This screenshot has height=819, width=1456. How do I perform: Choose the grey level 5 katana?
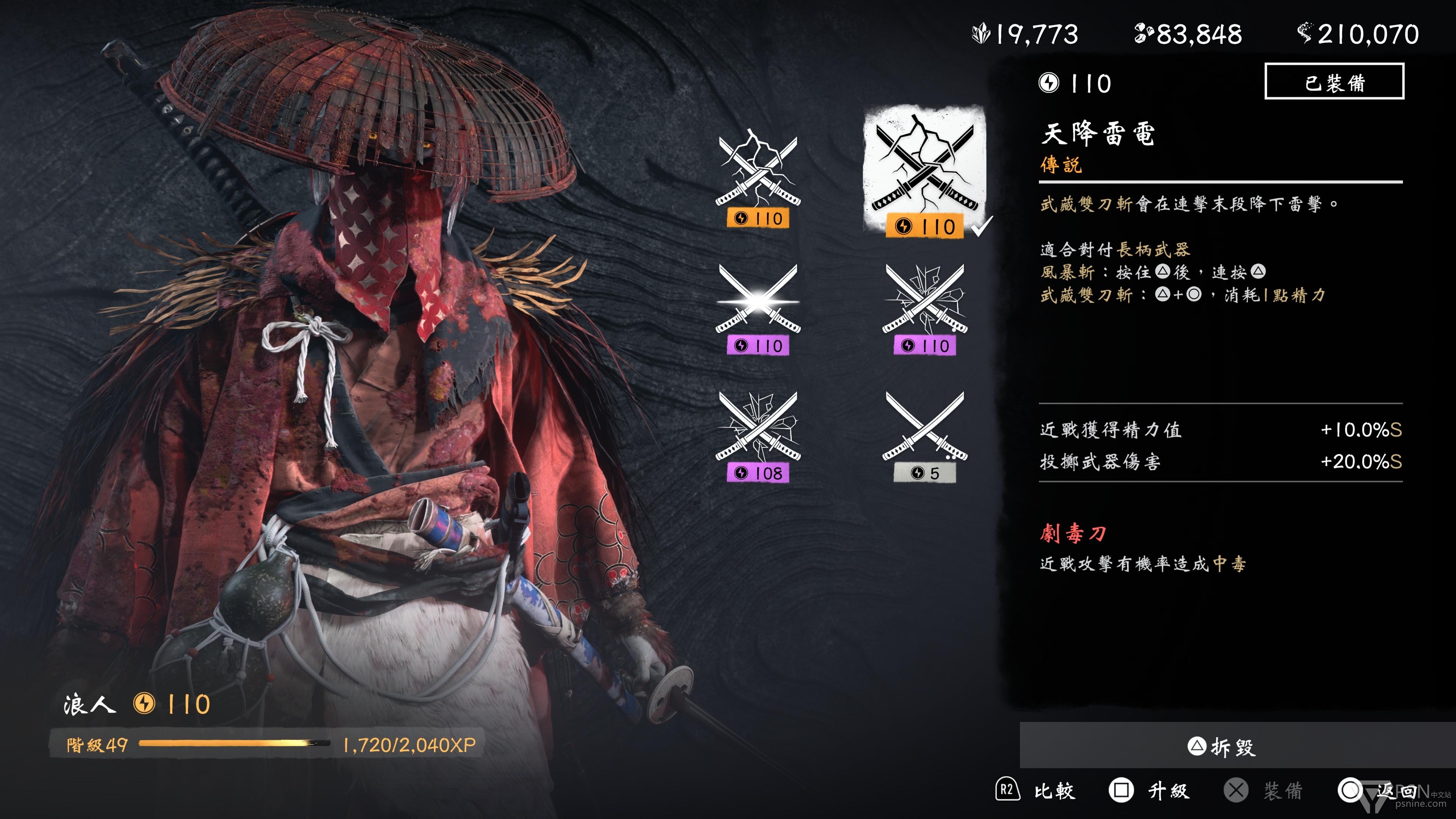925,435
